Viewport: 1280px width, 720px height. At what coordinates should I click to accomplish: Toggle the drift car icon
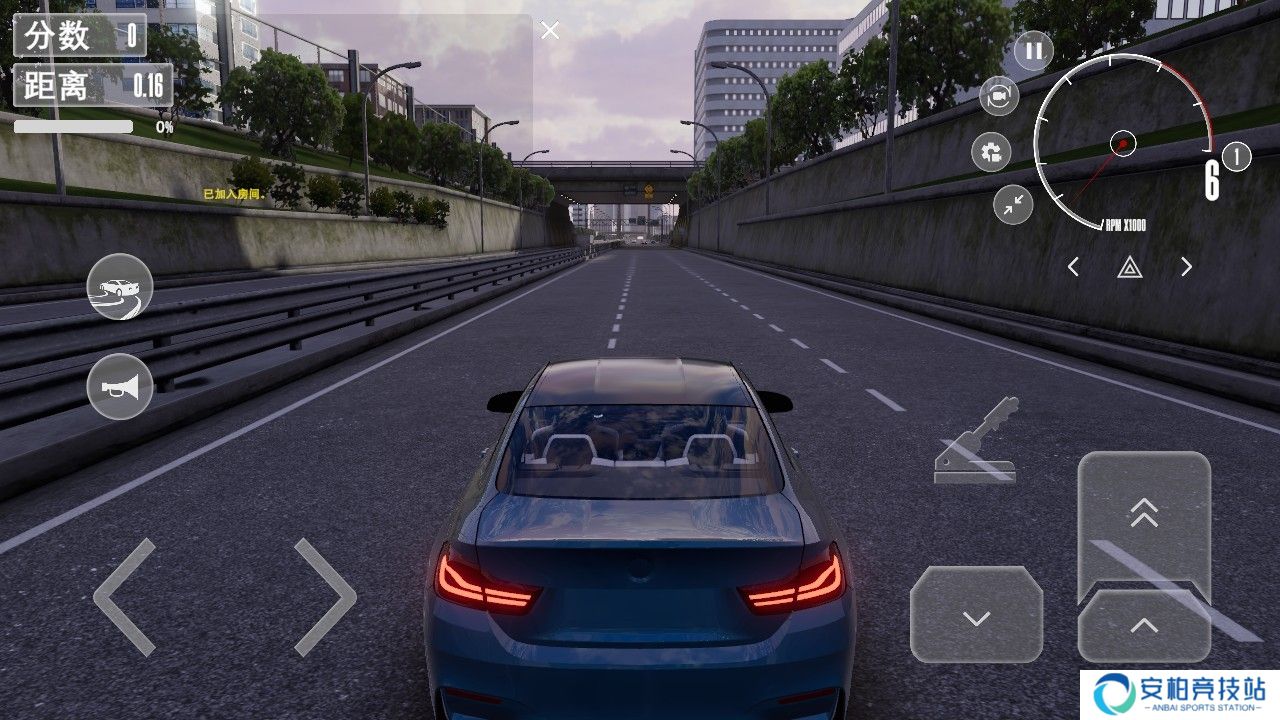click(120, 287)
